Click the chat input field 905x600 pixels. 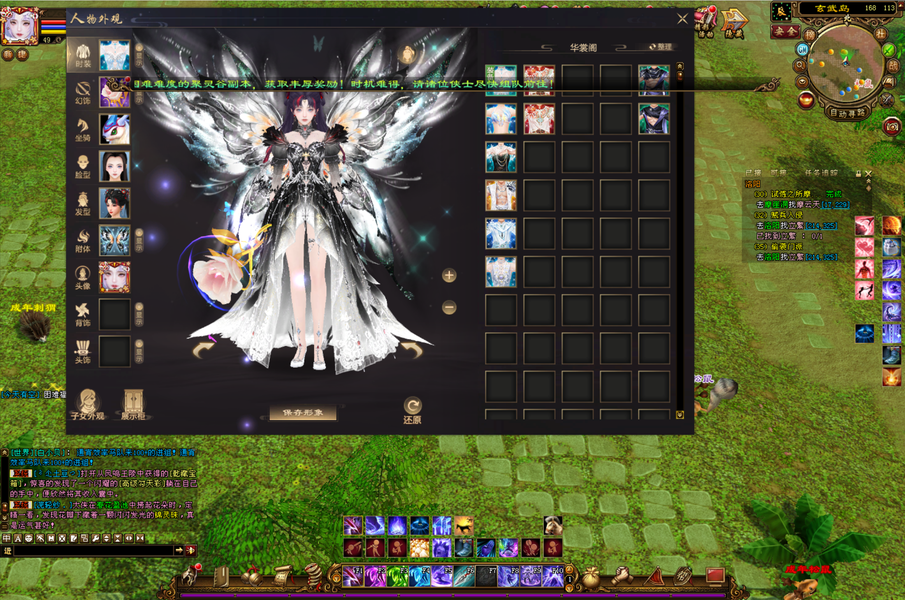88,550
